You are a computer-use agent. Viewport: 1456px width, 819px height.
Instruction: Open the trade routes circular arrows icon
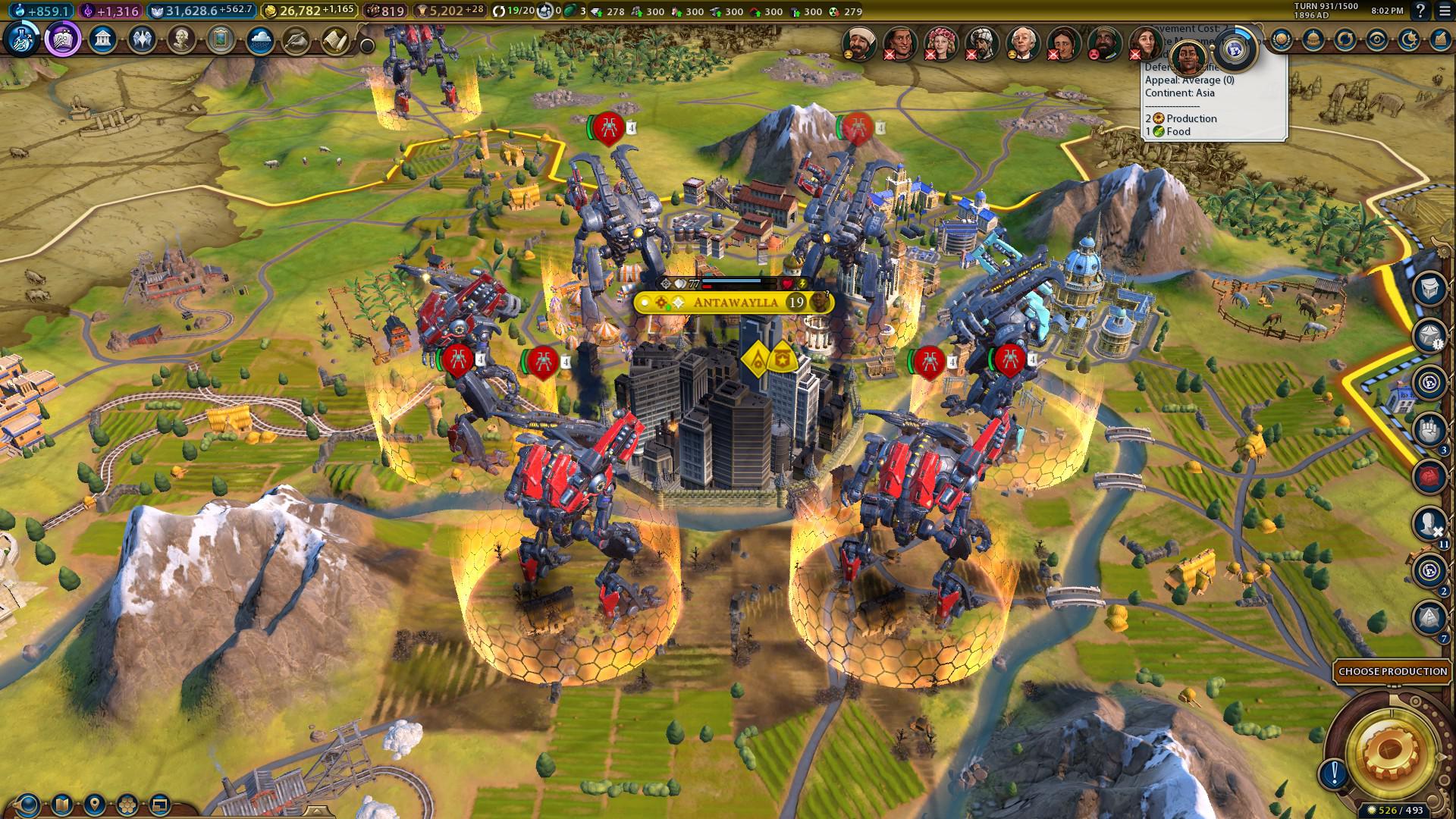pos(1345,39)
